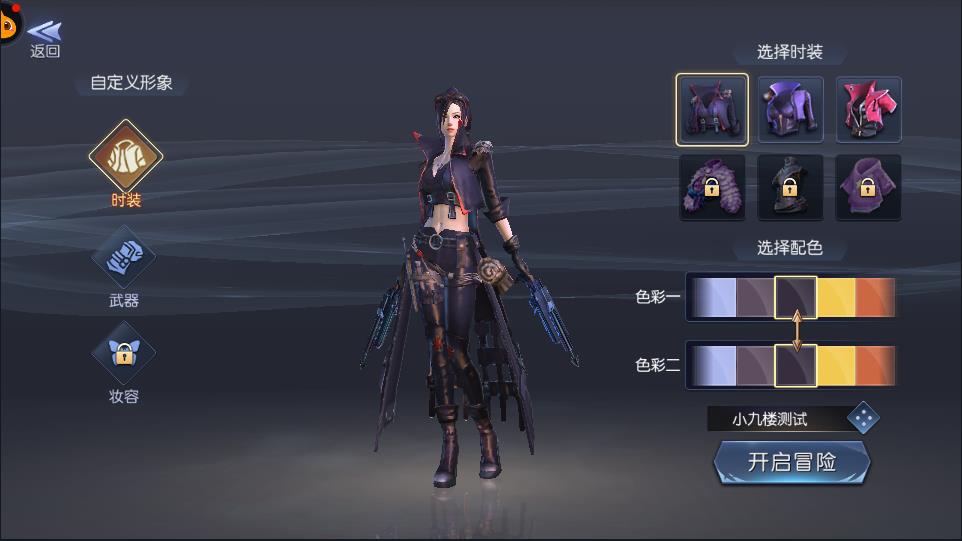
Task: Start the game with 开启冒险
Action: point(791,463)
